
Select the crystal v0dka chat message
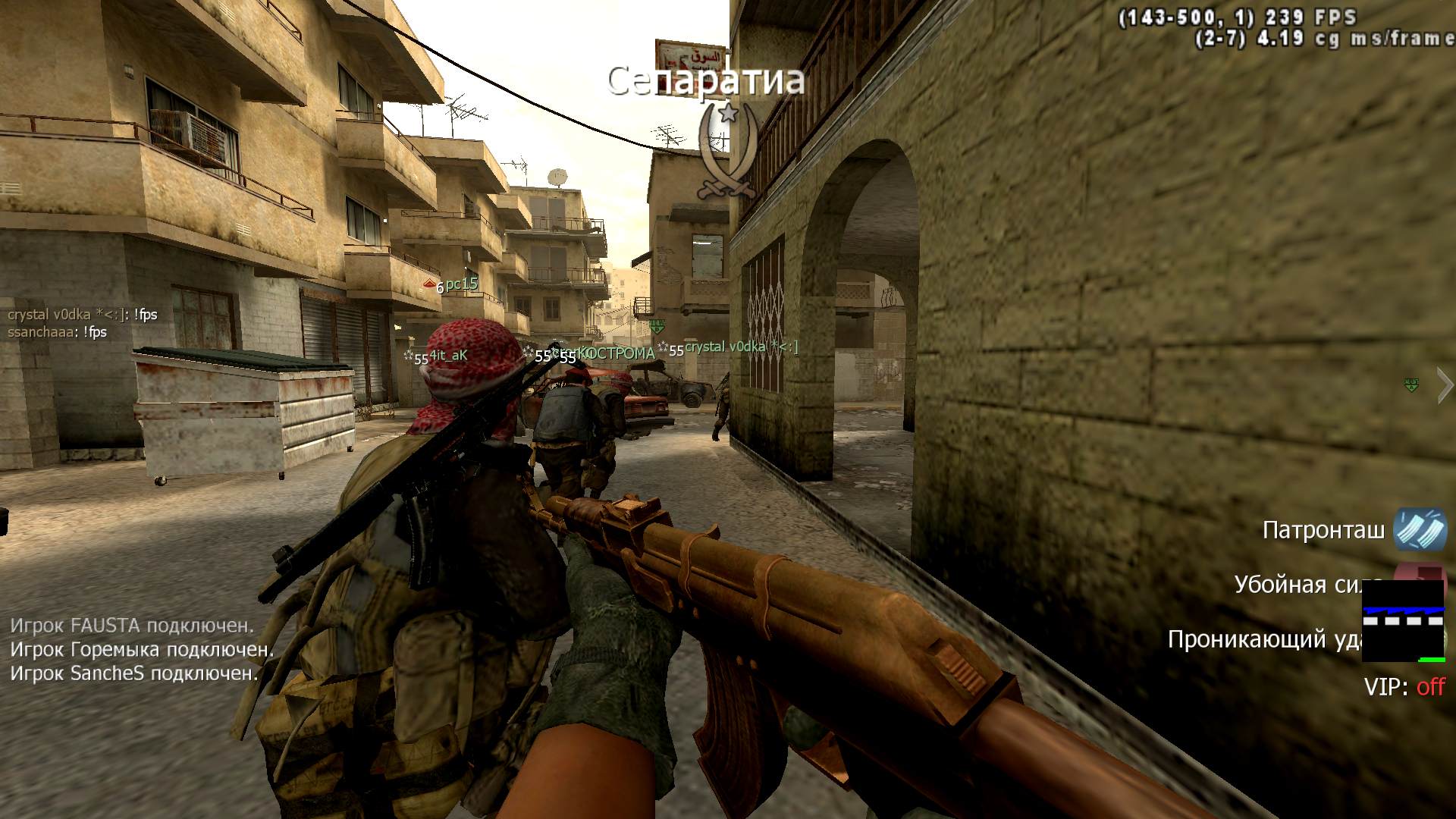83,315
